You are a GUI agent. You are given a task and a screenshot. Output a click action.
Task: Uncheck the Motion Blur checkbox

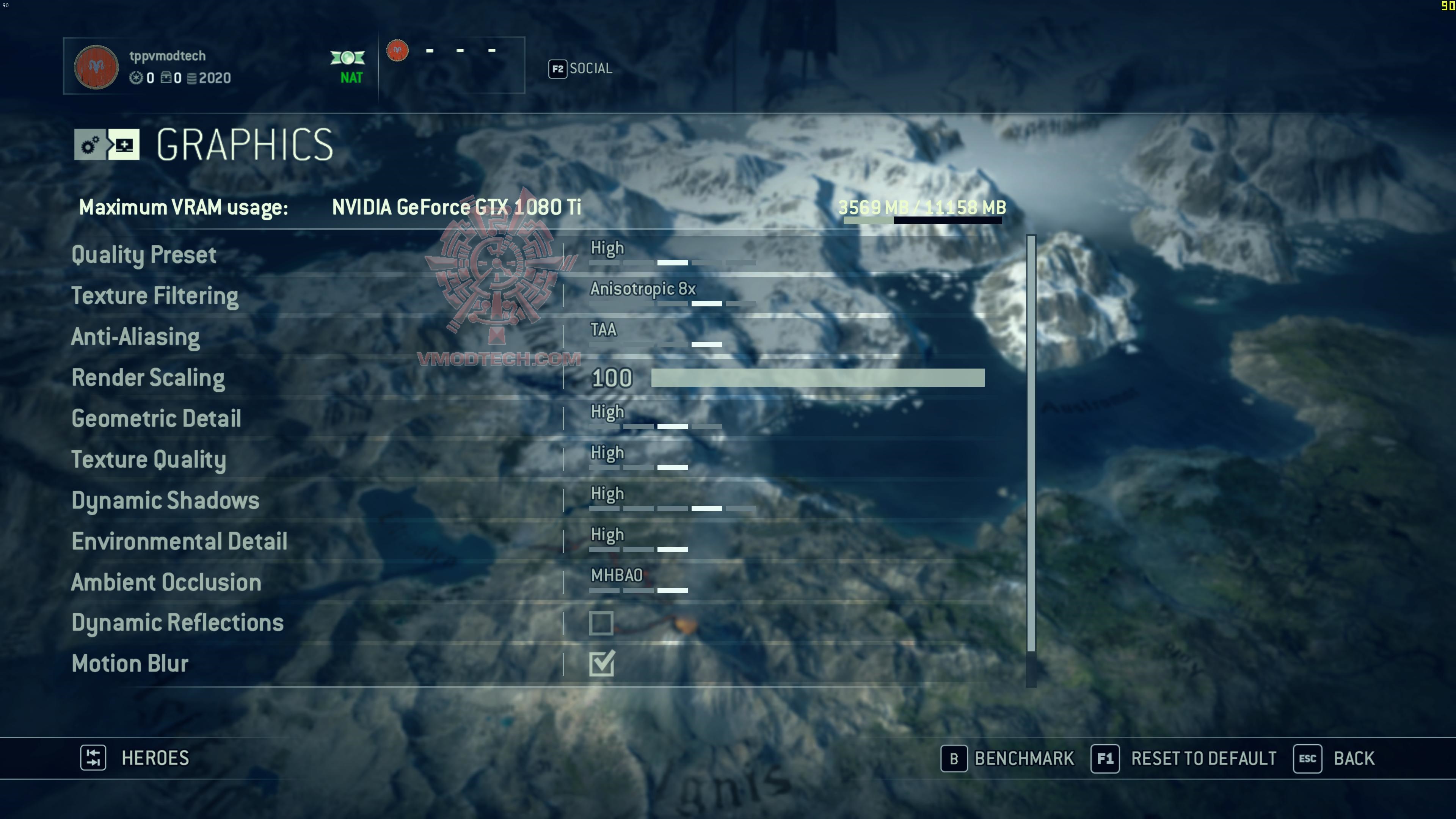[601, 664]
